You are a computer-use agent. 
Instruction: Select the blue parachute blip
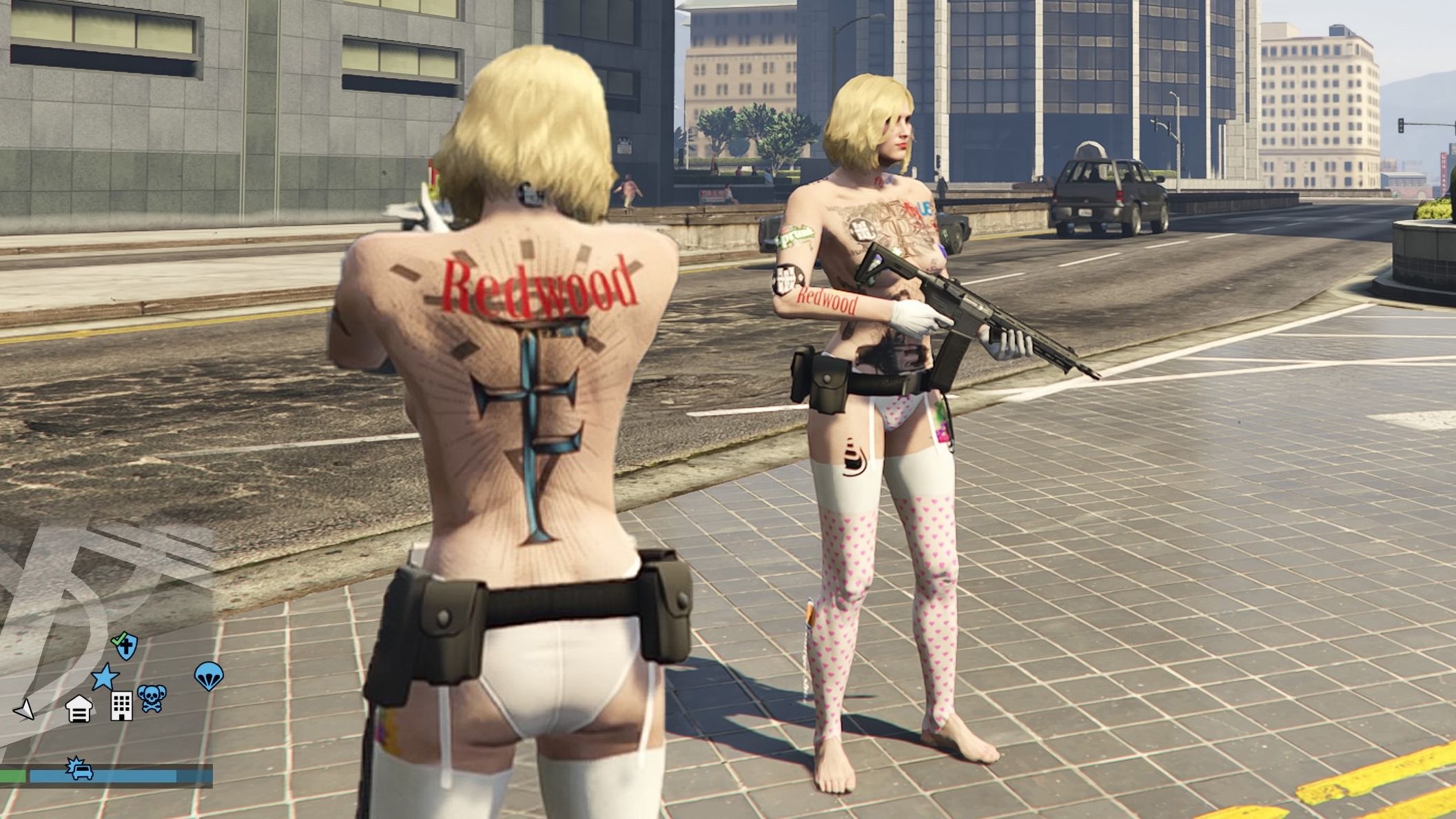click(209, 676)
